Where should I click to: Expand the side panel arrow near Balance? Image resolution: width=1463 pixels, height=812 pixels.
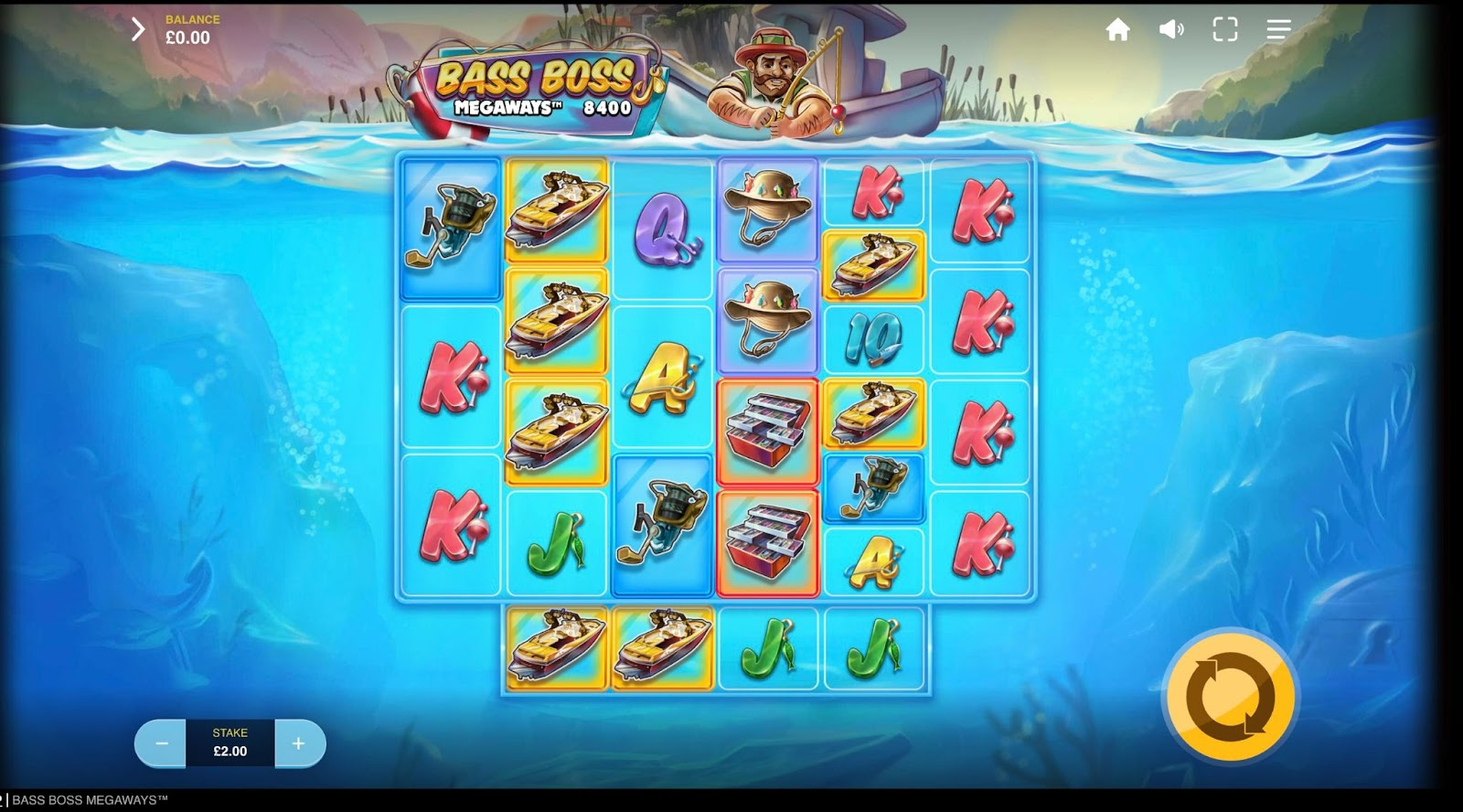pyautogui.click(x=138, y=29)
